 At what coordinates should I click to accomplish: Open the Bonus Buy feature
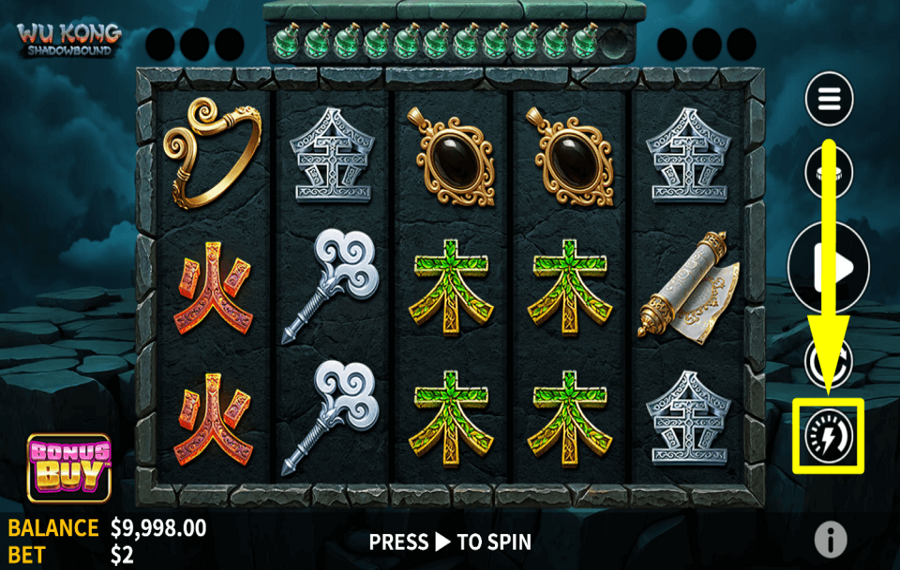click(69, 466)
